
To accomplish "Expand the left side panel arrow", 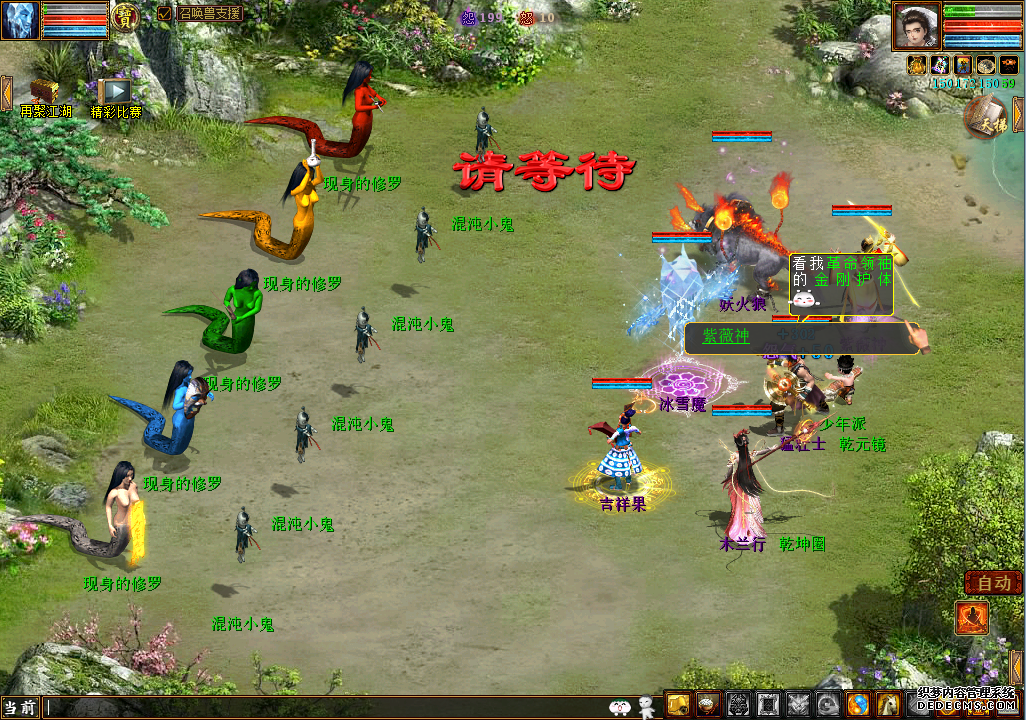I will tap(6, 93).
